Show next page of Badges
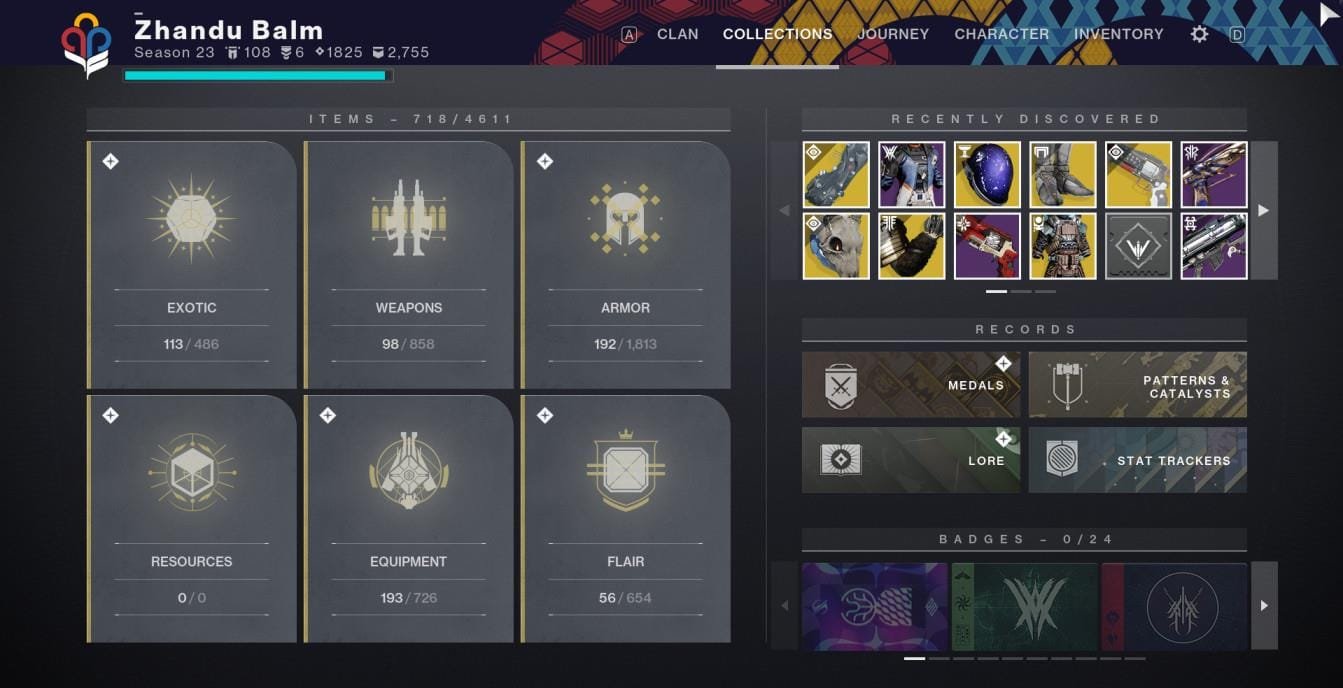Screen dimensions: 1343x688 click(1264, 605)
